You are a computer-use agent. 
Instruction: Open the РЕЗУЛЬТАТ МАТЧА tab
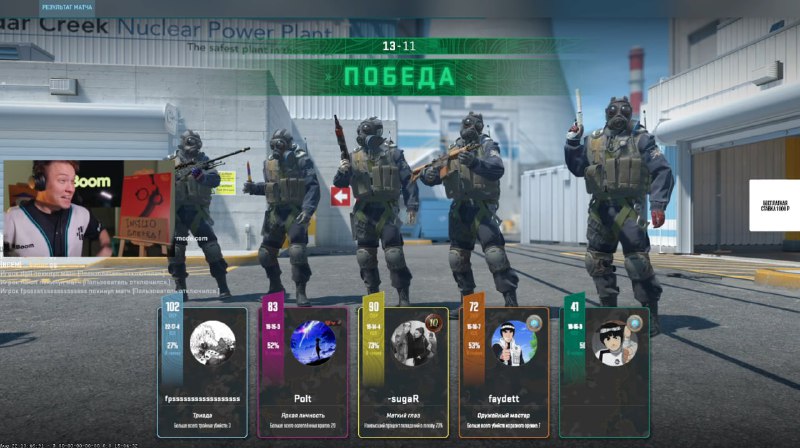pos(67,7)
